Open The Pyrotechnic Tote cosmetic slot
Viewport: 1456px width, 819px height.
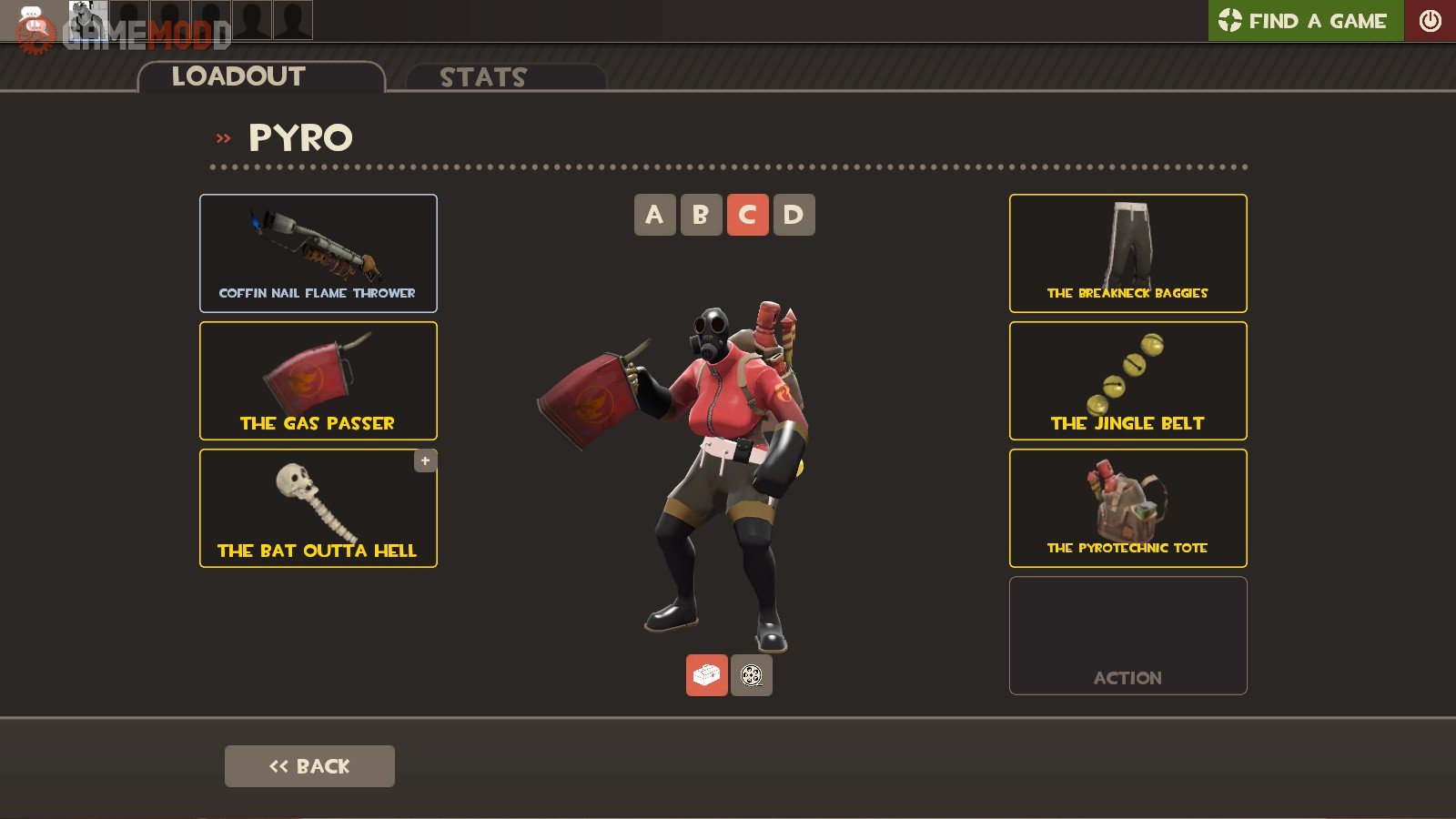pyautogui.click(x=1127, y=508)
